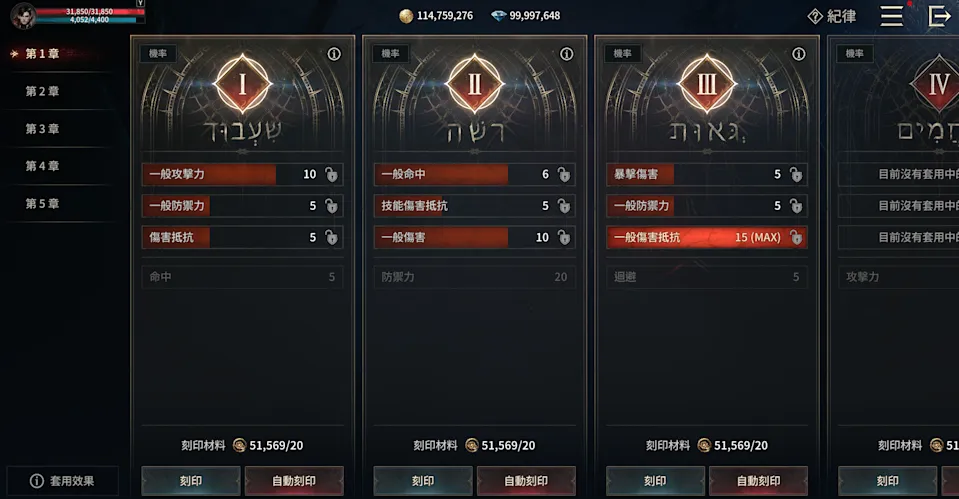
Task: Open the info icon on panel II
Action: click(566, 54)
